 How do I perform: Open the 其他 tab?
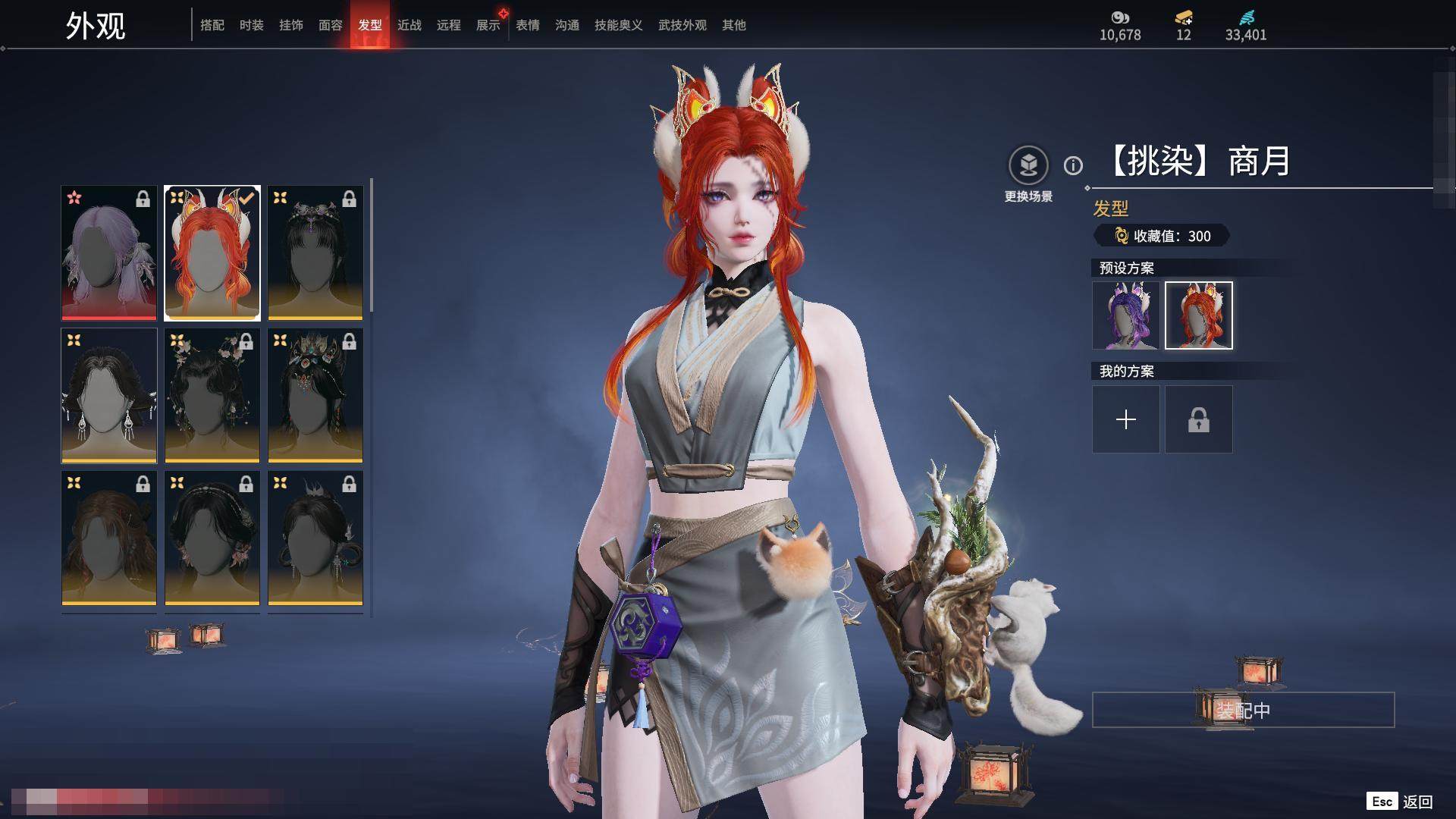[734, 25]
